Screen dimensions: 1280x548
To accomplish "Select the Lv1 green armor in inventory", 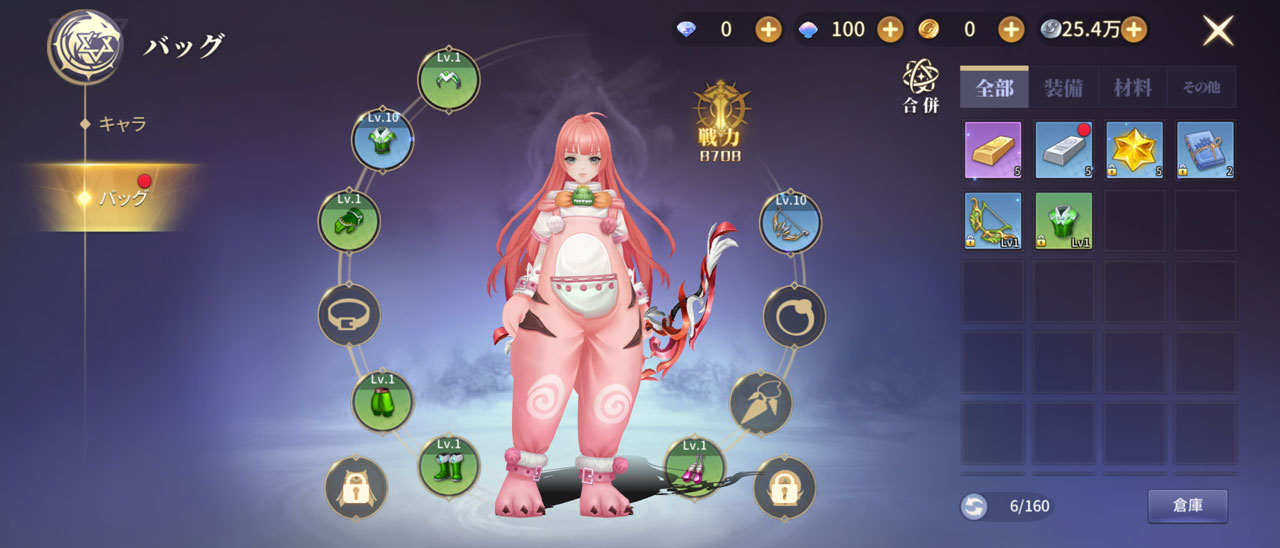I will pos(1064,221).
